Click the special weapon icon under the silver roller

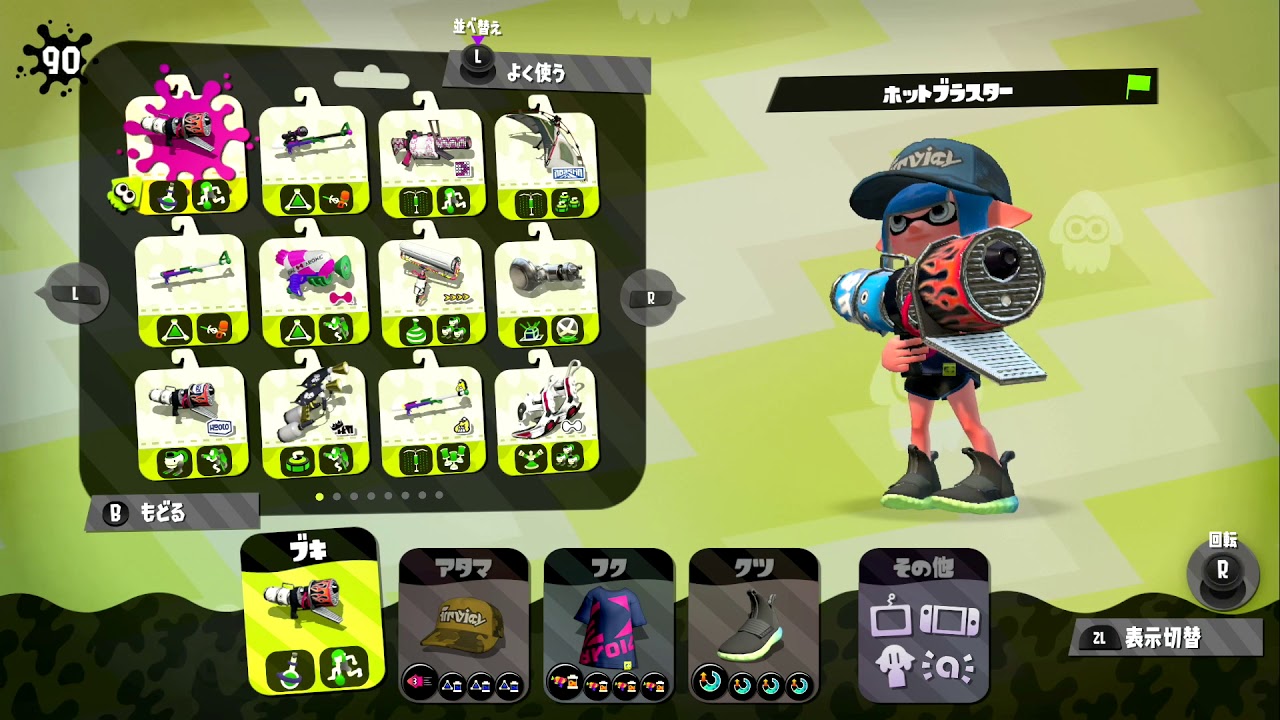[568, 330]
